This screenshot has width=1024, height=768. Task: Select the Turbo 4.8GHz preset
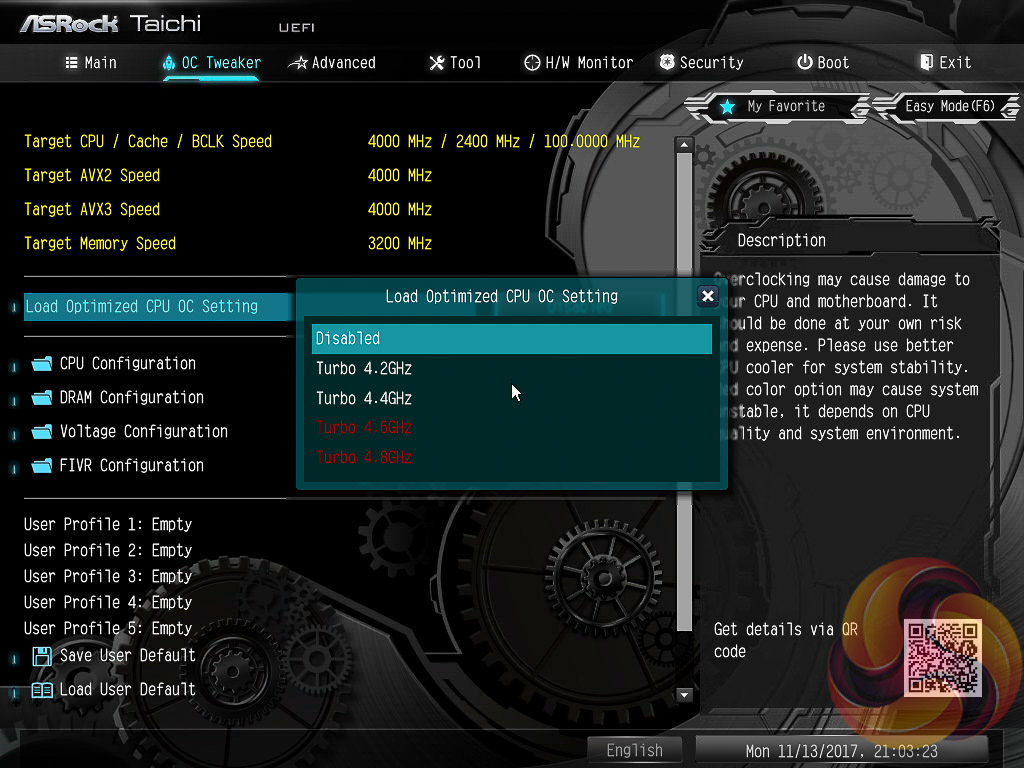[x=364, y=457]
